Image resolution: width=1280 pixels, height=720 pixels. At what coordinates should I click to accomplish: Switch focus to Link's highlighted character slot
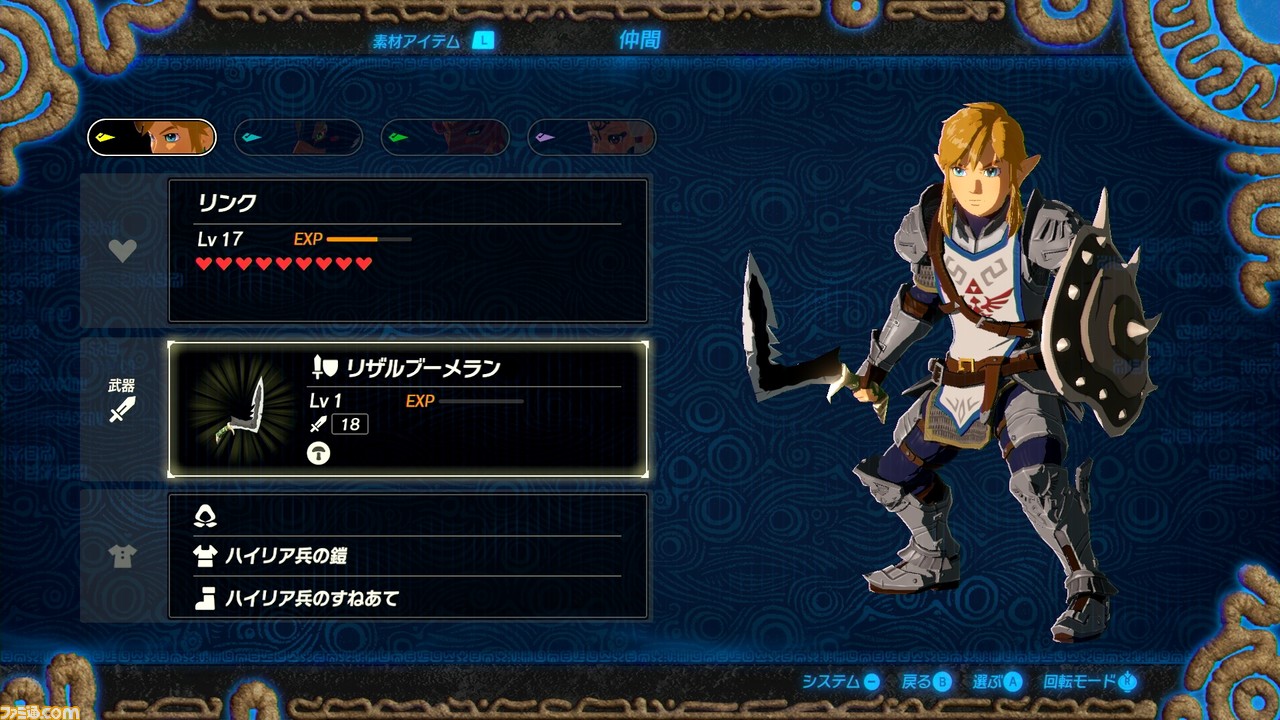point(151,136)
